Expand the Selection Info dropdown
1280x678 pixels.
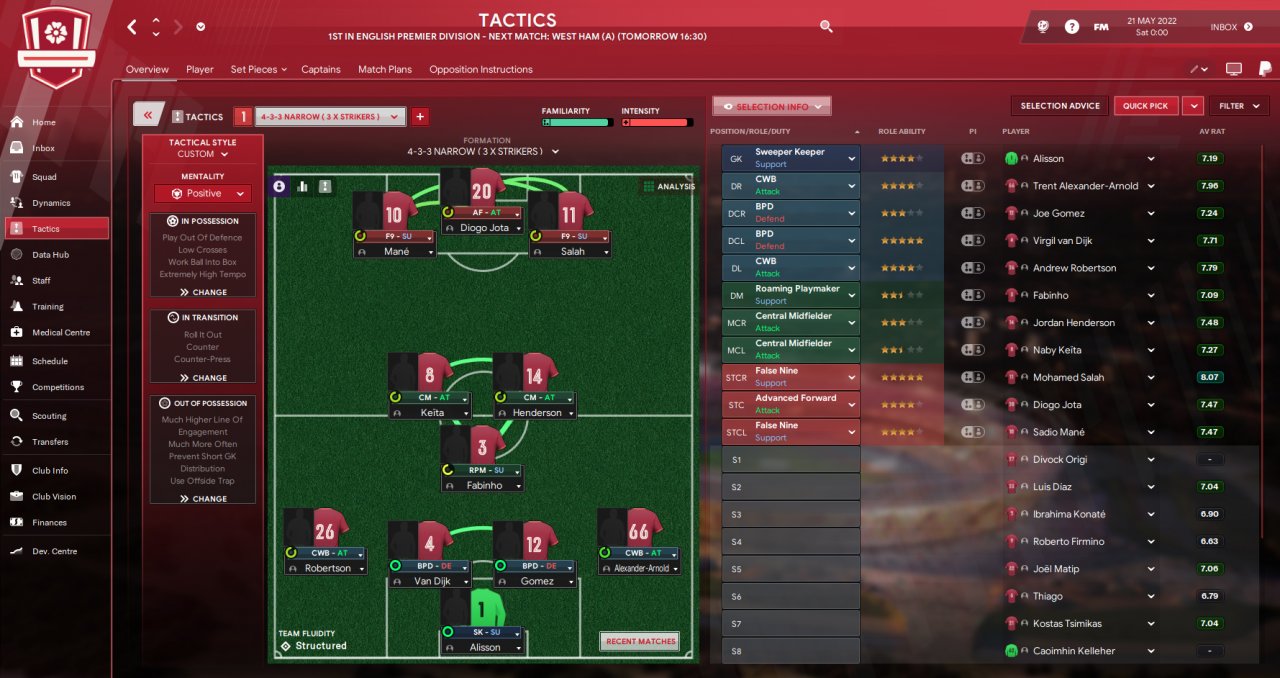[771, 106]
